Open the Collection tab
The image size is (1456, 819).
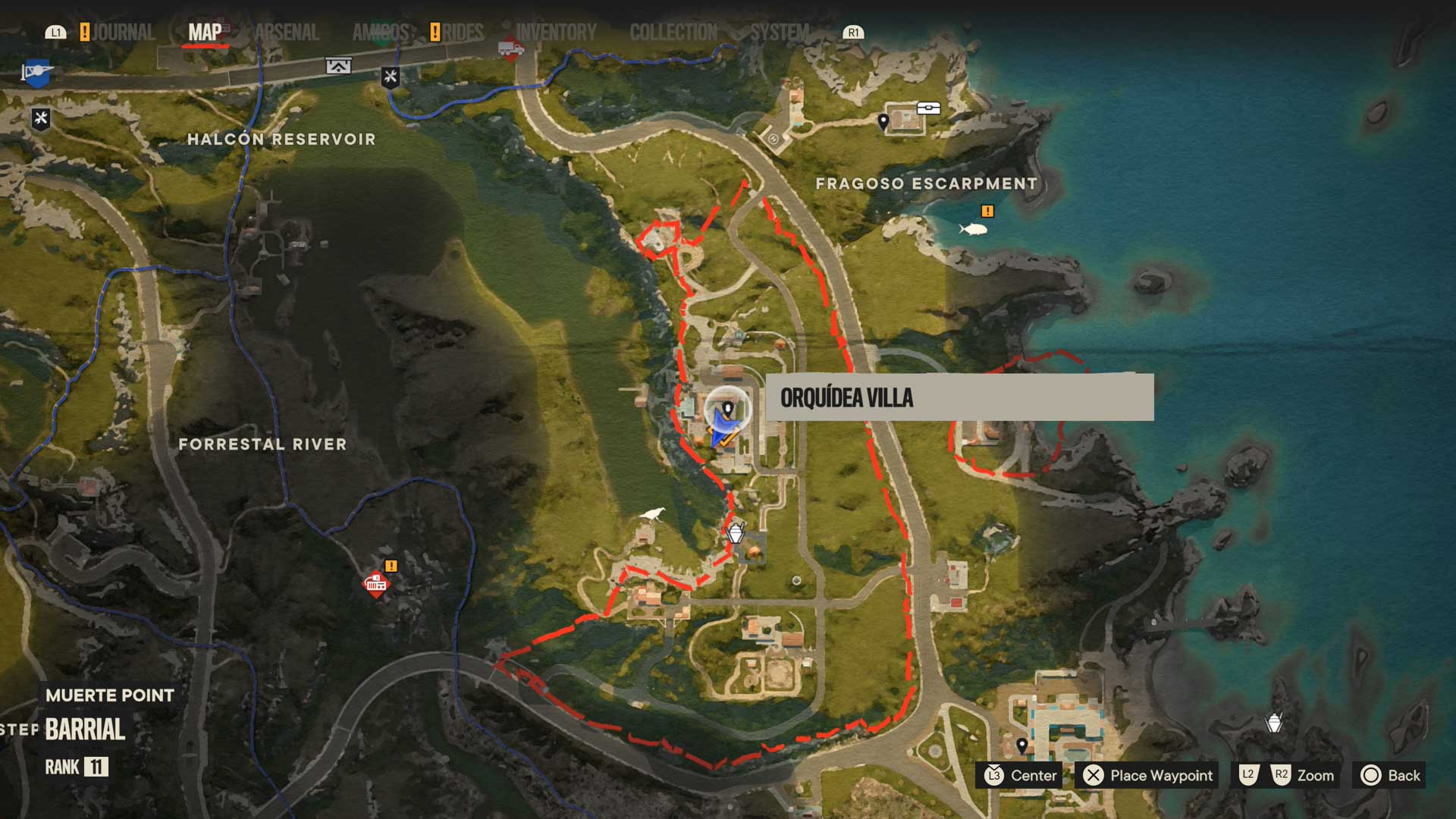click(673, 33)
